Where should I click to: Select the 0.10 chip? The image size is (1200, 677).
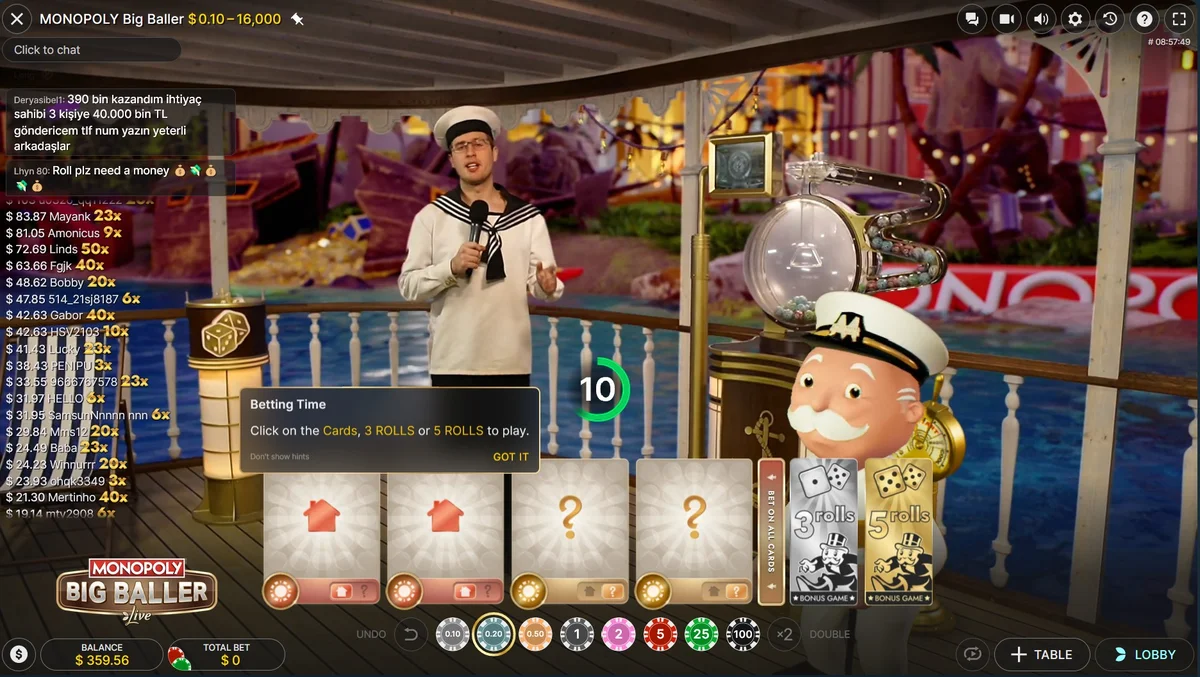[452, 634]
